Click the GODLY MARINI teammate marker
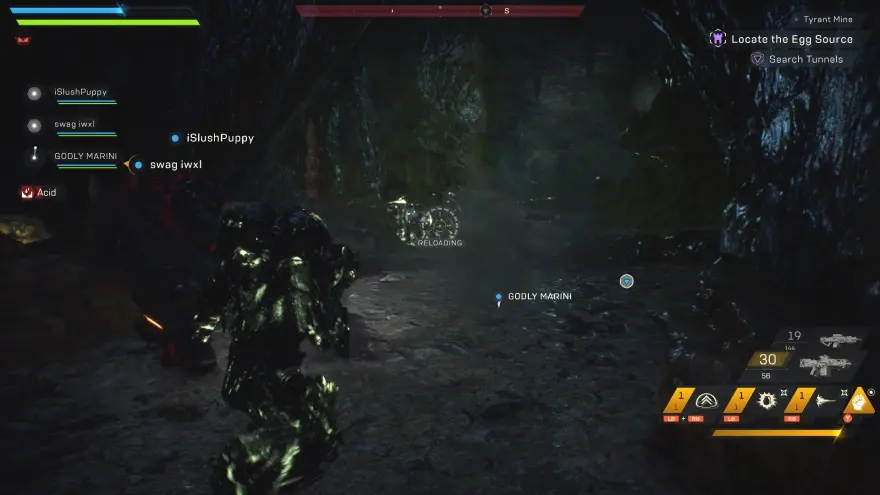The width and height of the screenshot is (880, 495). pos(498,297)
